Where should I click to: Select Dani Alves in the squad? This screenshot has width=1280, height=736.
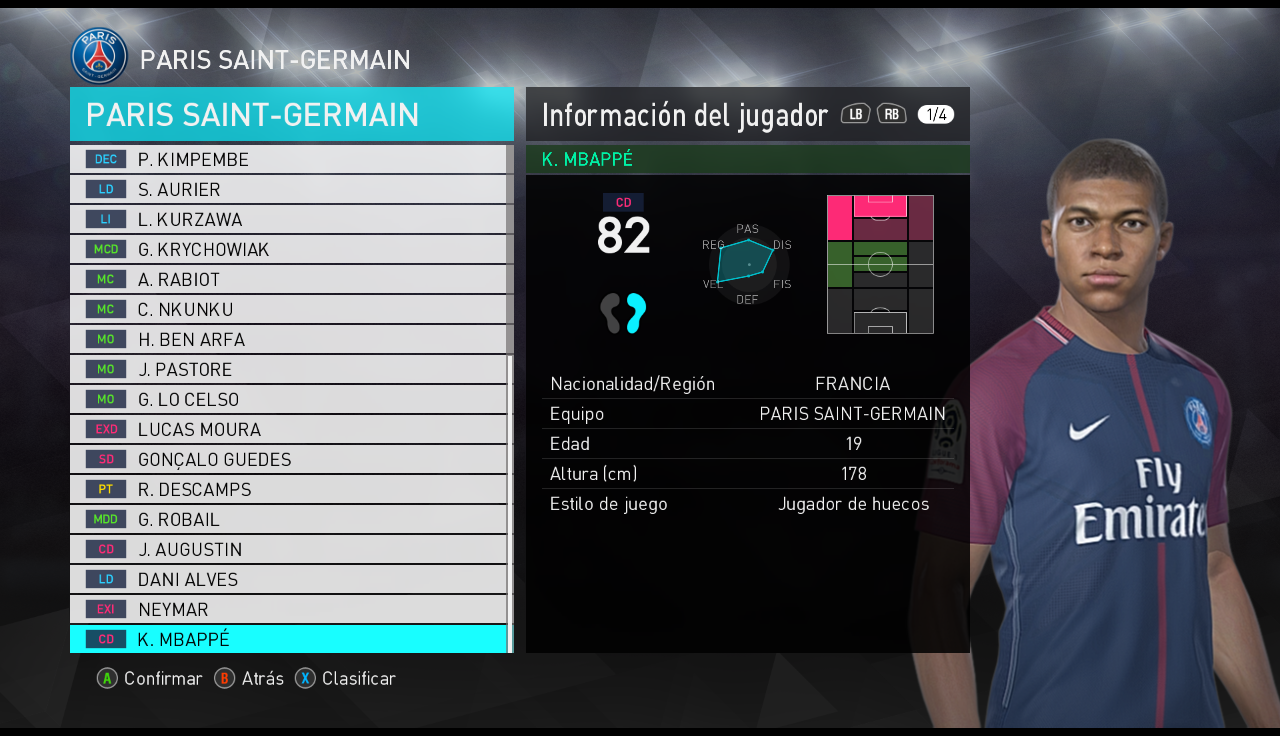288,580
